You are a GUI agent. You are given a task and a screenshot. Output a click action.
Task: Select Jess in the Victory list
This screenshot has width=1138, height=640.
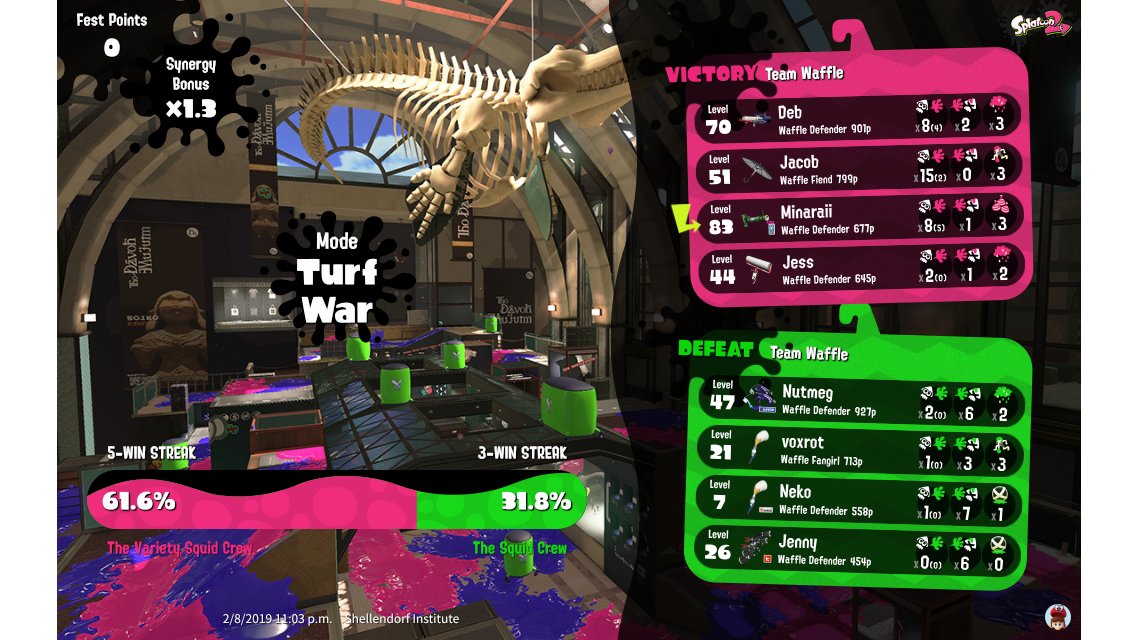(x=862, y=267)
